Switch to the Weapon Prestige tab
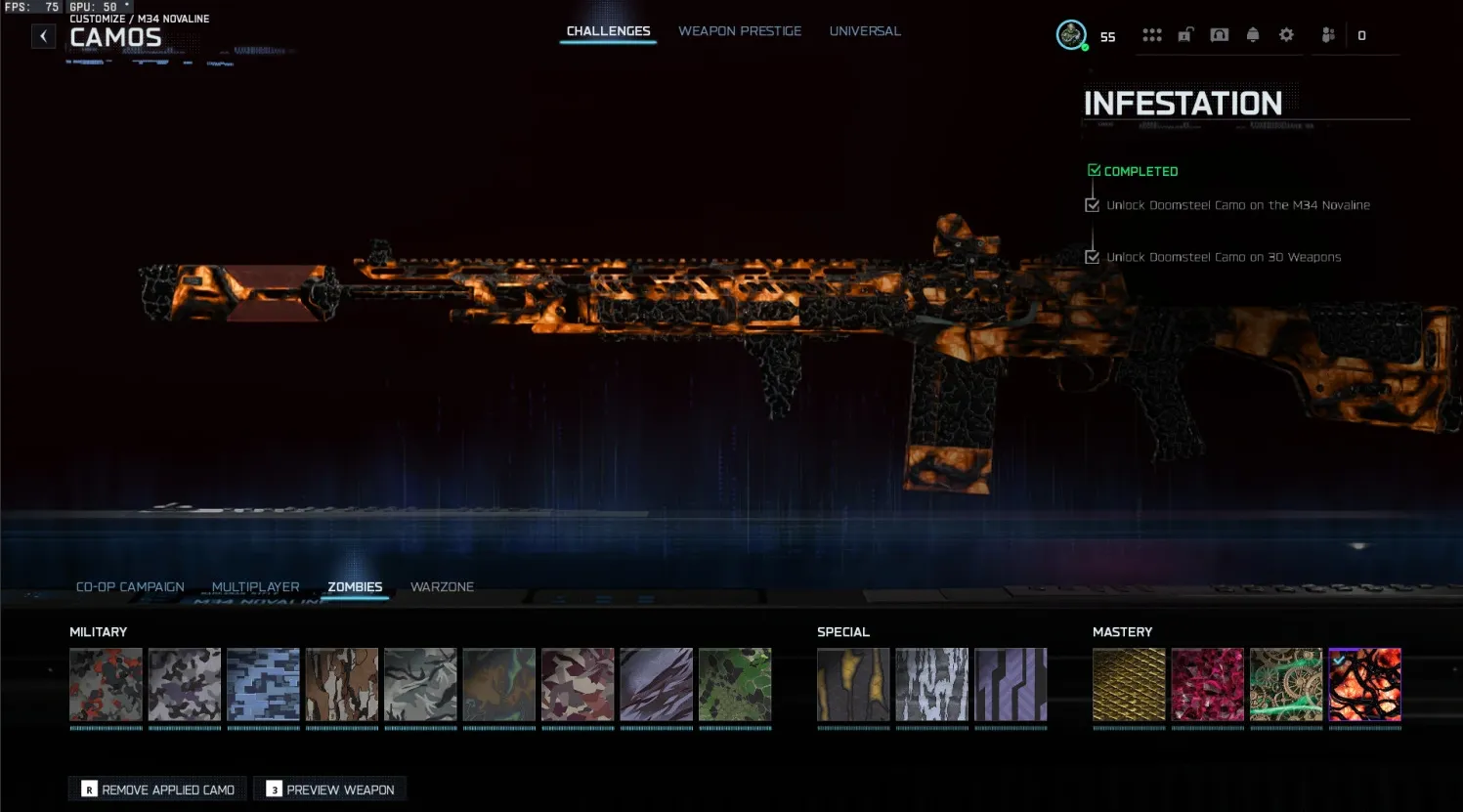Image resolution: width=1463 pixels, height=812 pixels. point(740,30)
